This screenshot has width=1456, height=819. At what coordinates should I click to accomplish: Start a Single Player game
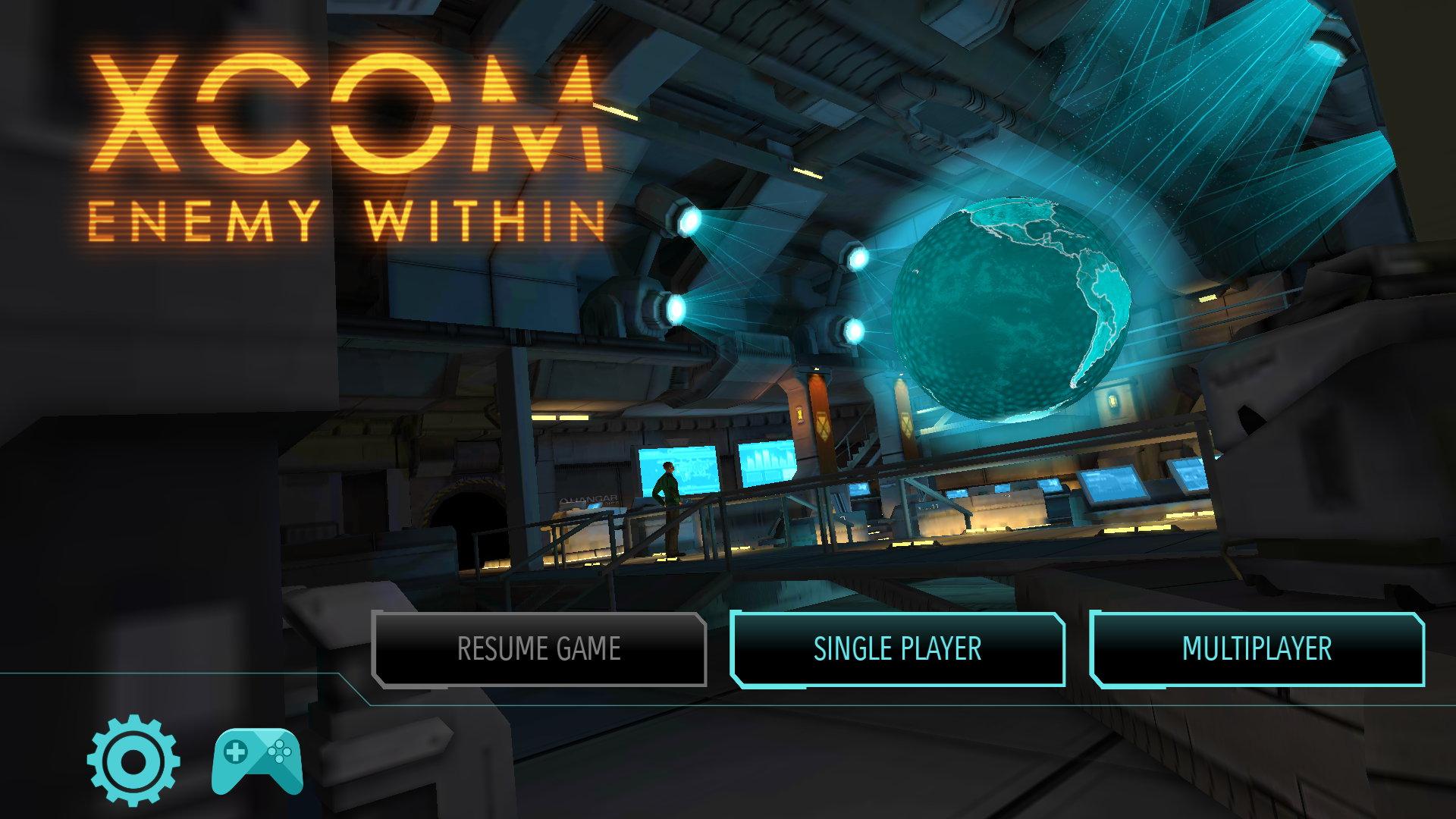pyautogui.click(x=897, y=649)
